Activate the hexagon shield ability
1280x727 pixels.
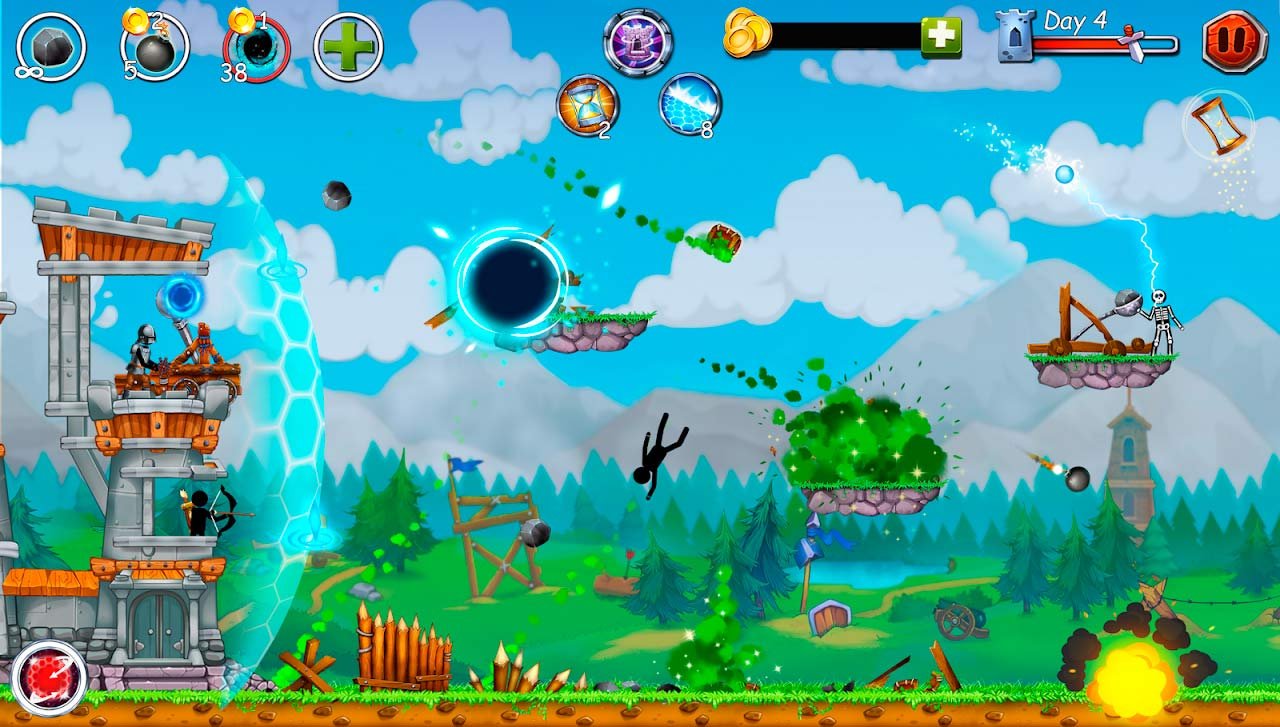pyautogui.click(x=690, y=104)
